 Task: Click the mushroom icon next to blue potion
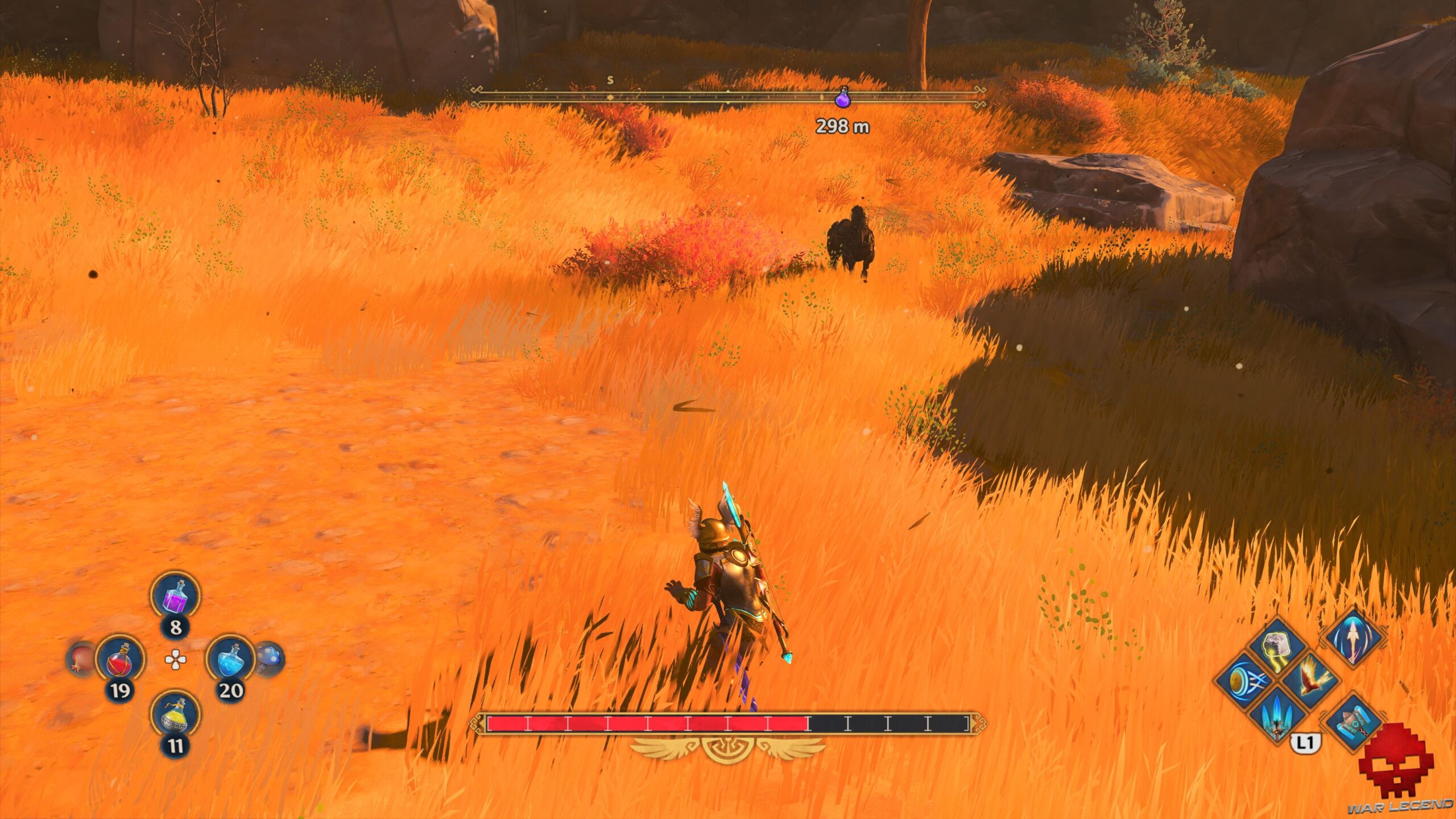point(271,658)
